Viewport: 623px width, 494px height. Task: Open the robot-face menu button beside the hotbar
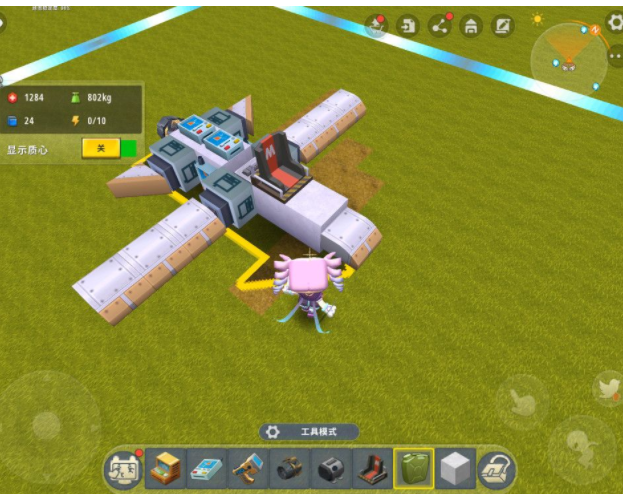tap(122, 469)
